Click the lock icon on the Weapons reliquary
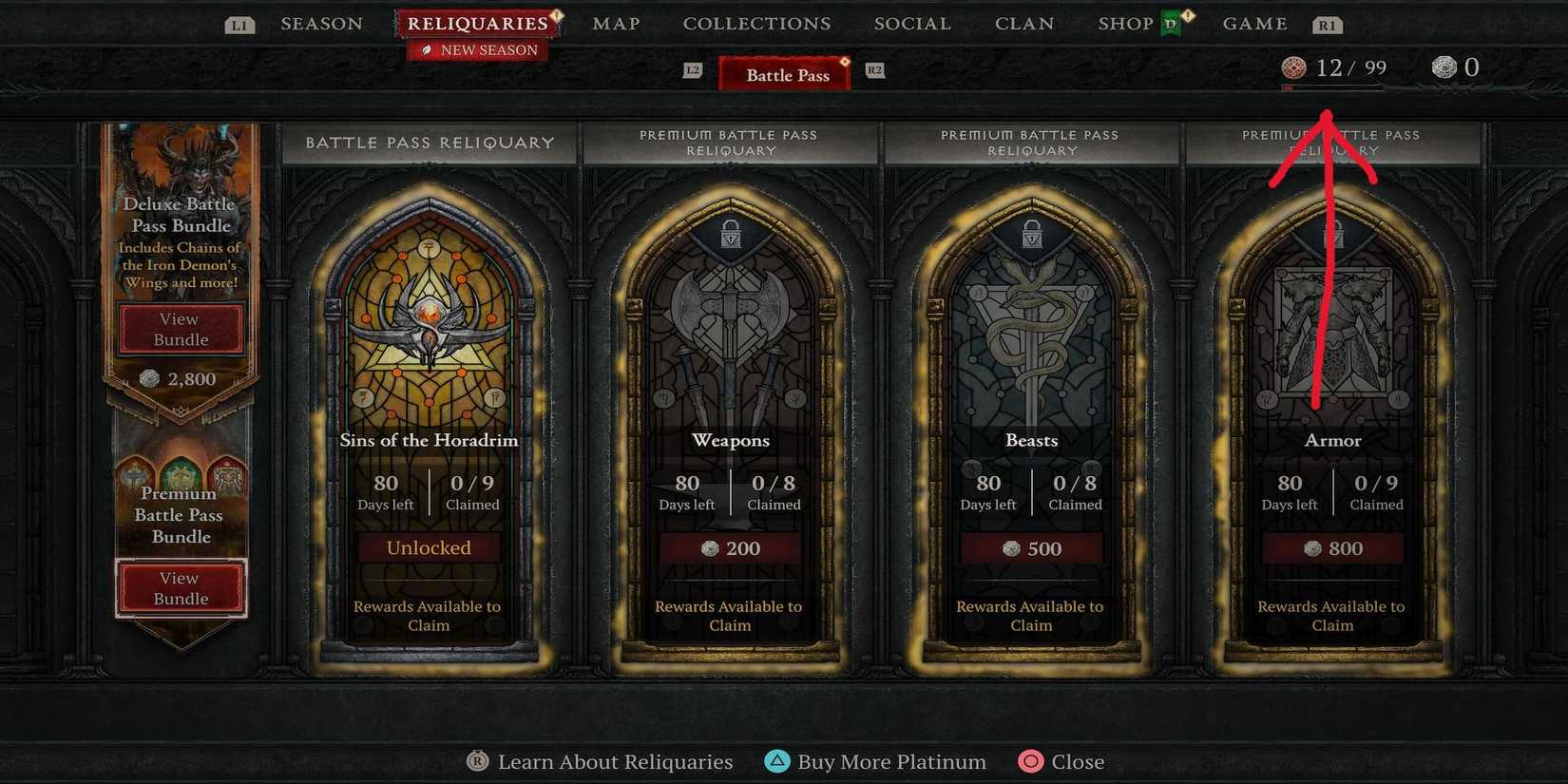The width and height of the screenshot is (1568, 784). click(x=729, y=234)
